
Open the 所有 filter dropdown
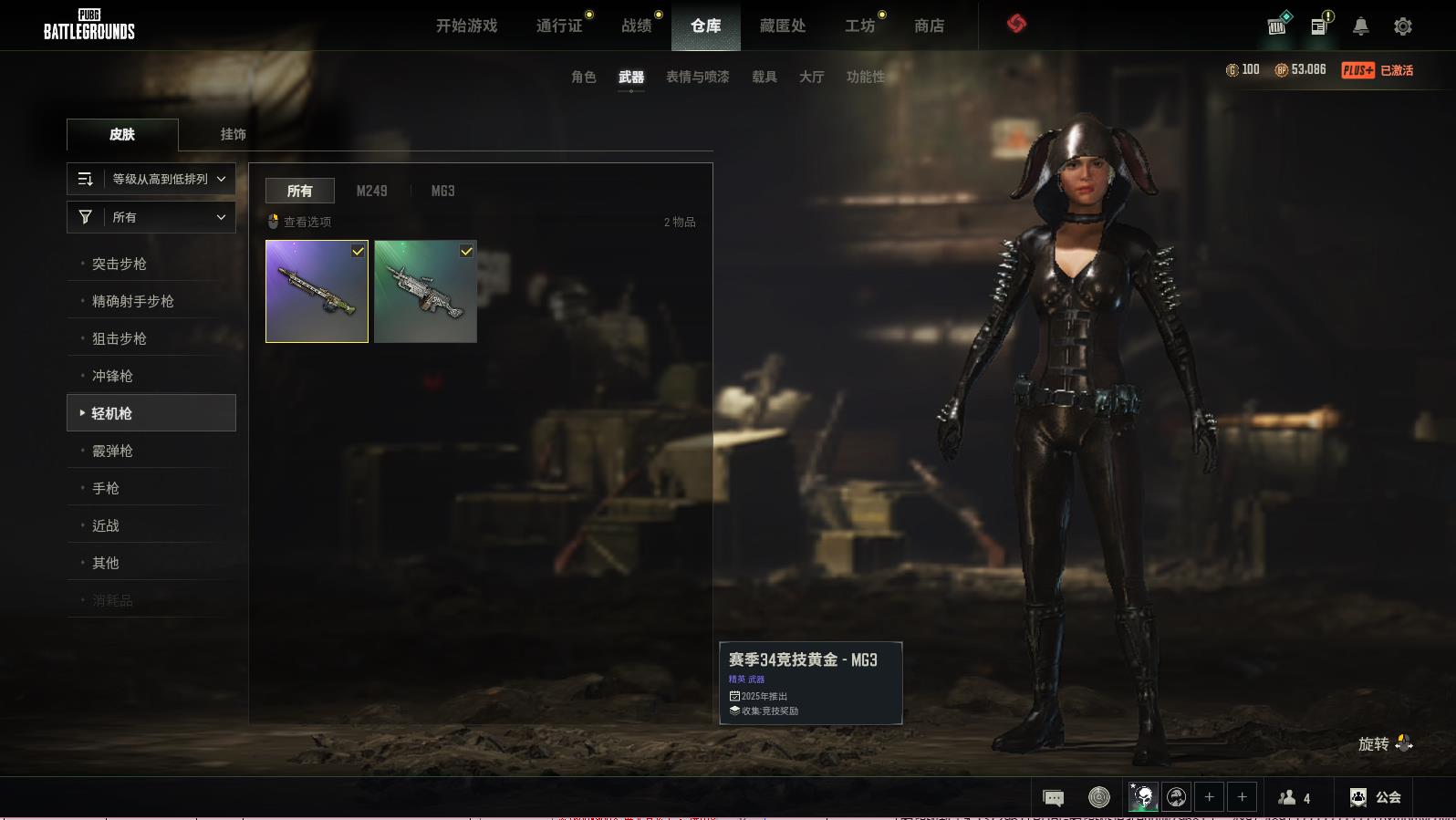point(151,217)
